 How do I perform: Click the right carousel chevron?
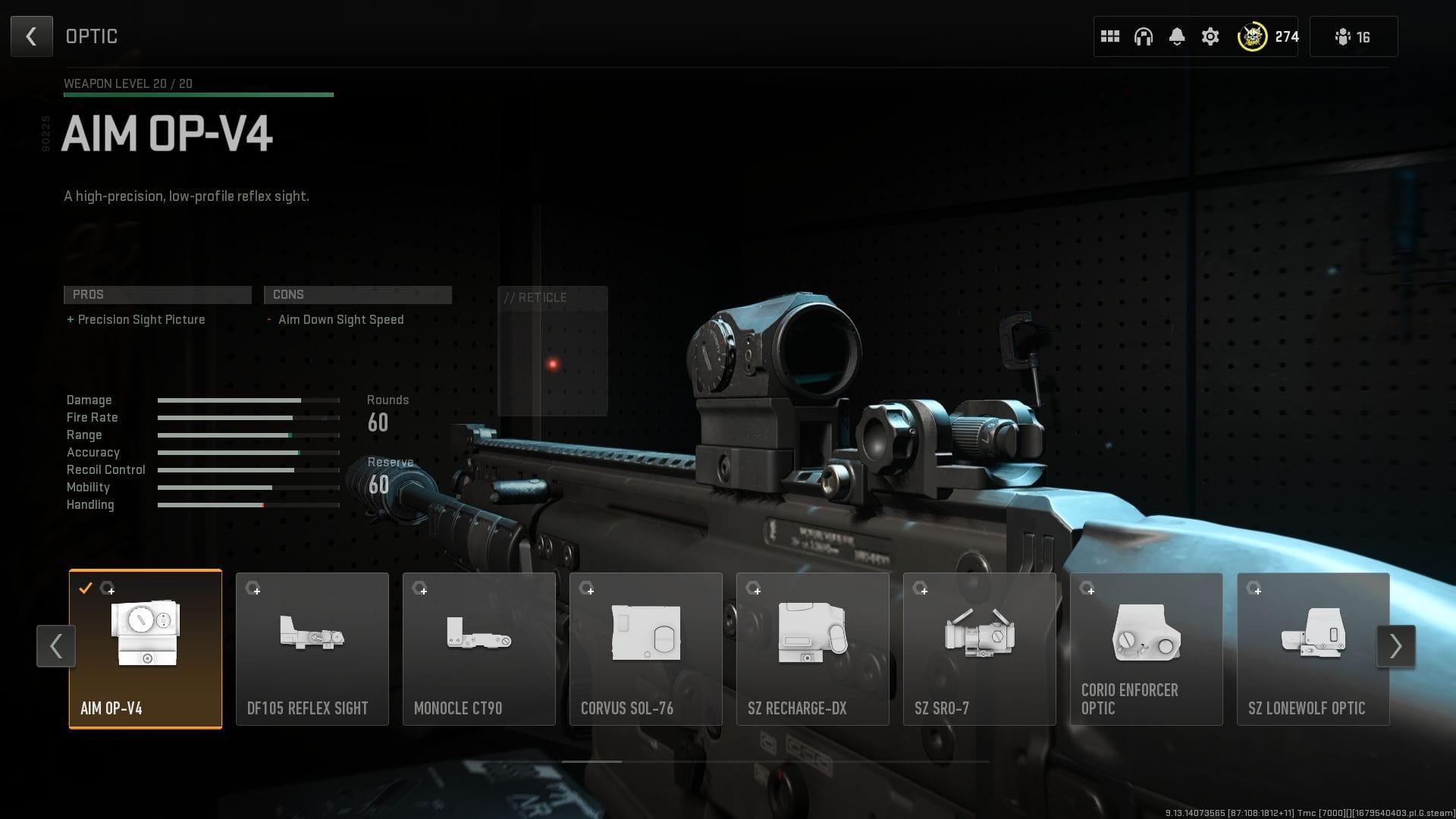pos(1397,646)
